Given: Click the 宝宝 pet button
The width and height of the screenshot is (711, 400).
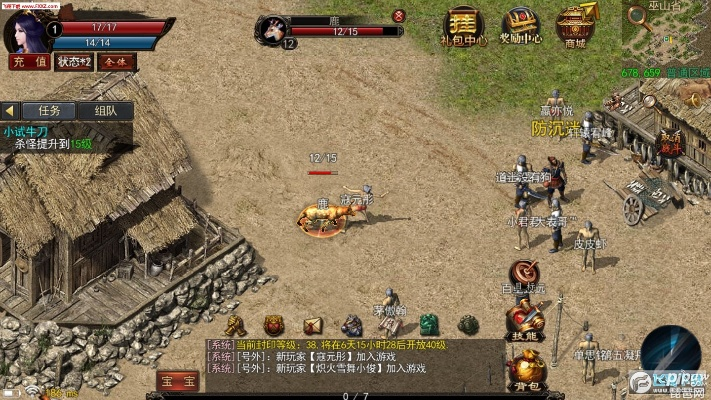Looking at the screenshot, I should [x=177, y=381].
